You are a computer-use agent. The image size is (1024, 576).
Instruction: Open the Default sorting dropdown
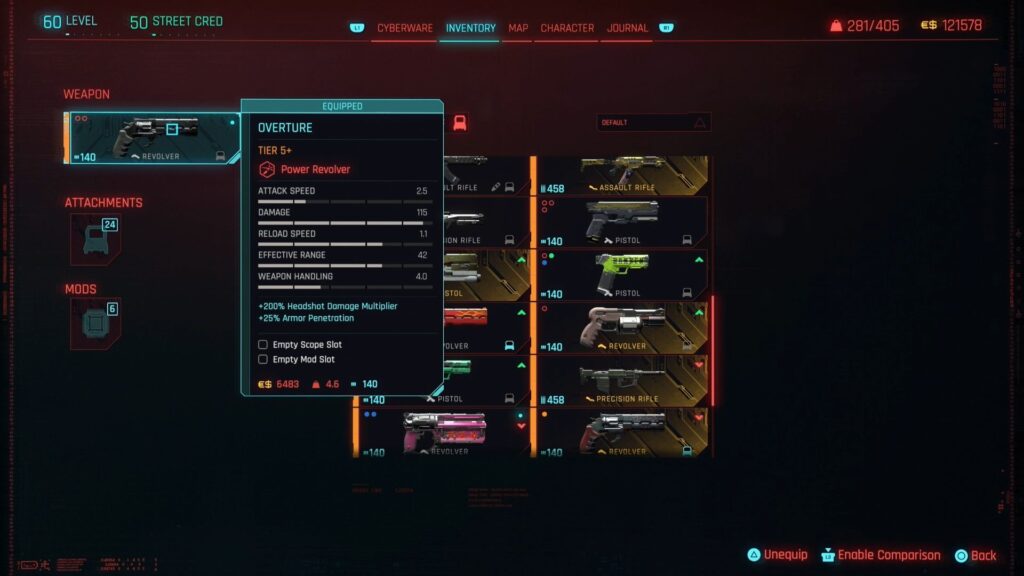point(654,123)
